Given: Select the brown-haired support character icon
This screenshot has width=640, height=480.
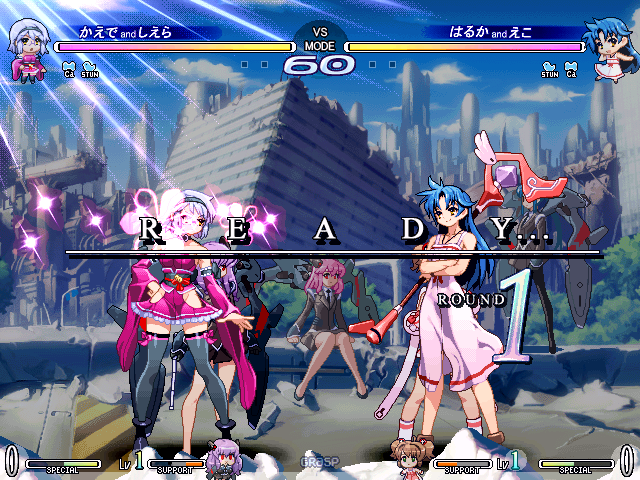Looking at the screenshot, I should [412, 456].
